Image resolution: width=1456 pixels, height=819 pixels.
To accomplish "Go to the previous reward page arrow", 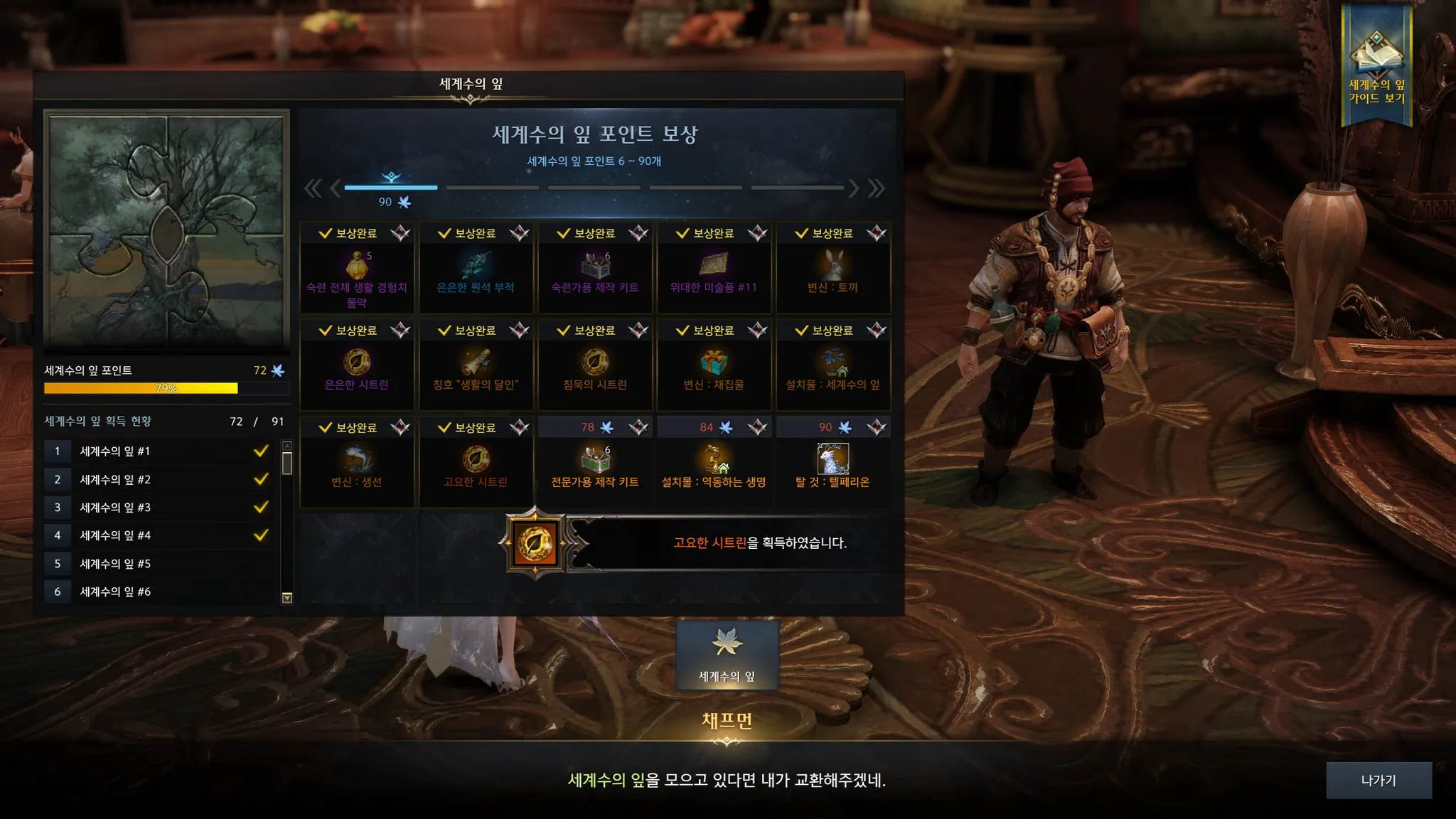I will click(x=336, y=188).
